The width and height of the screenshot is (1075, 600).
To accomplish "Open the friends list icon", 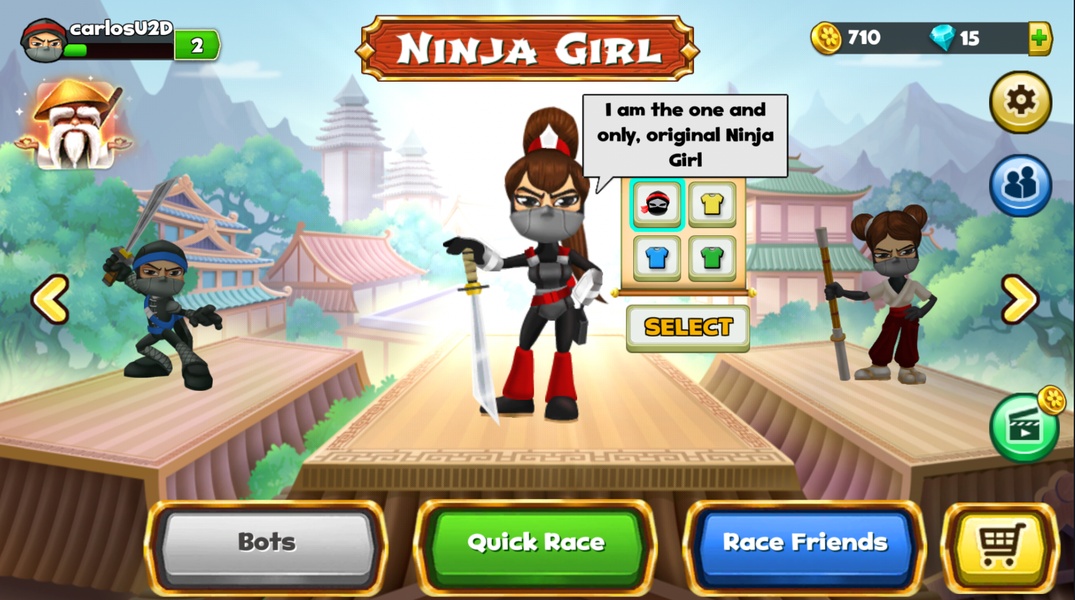I will 1020,185.
